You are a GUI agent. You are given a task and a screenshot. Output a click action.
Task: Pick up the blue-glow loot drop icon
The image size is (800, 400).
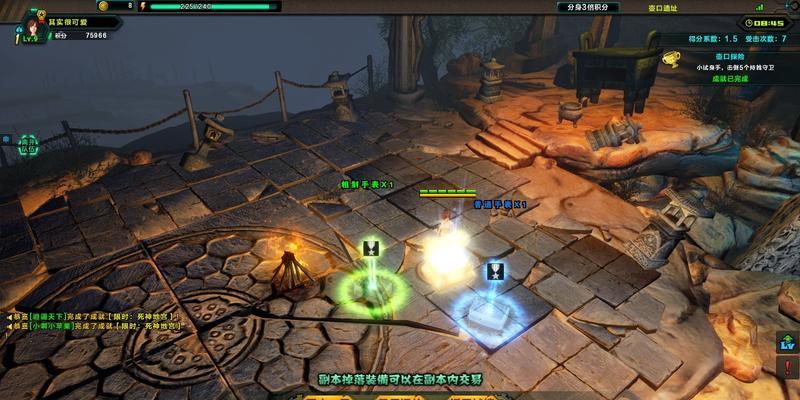click(x=494, y=270)
